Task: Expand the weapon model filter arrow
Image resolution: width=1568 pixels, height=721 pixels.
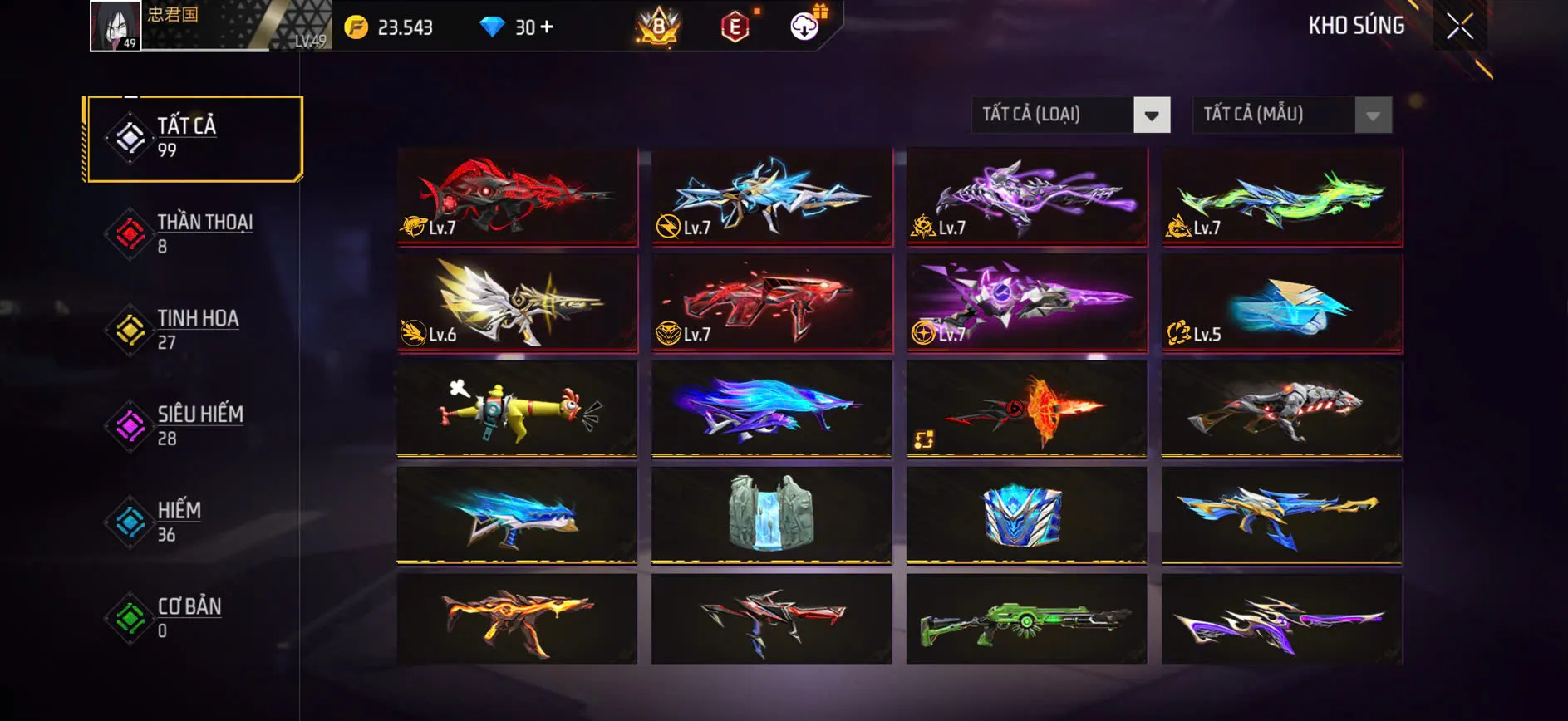Action: coord(1371,115)
